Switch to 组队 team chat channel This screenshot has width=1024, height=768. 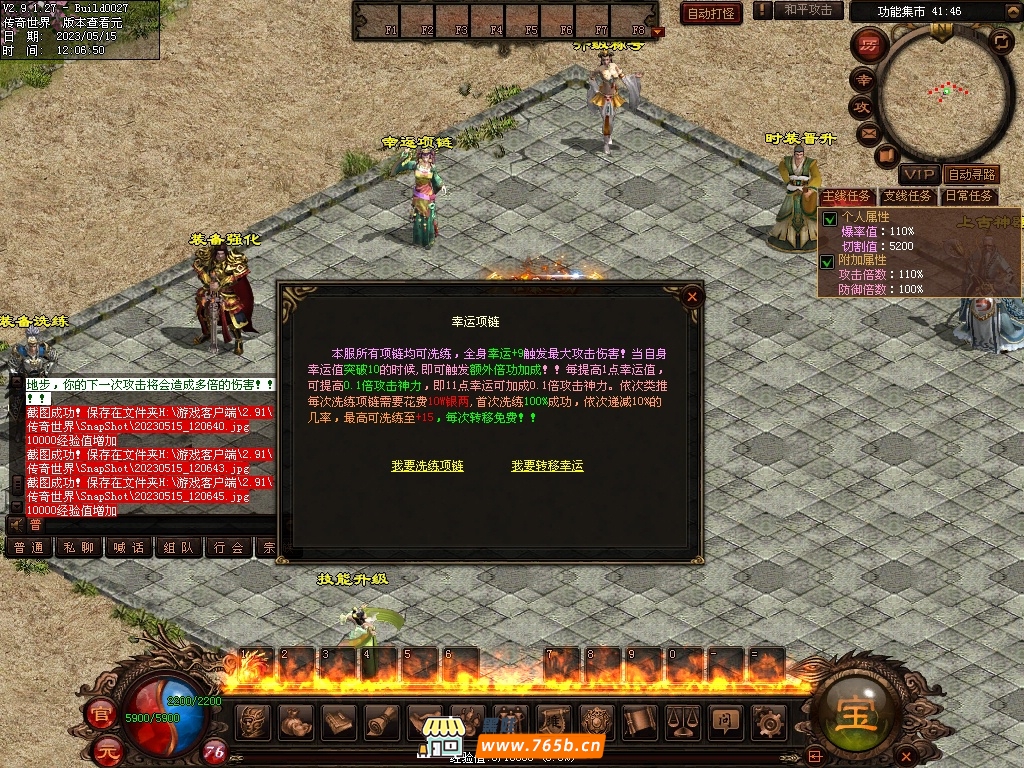(179, 548)
